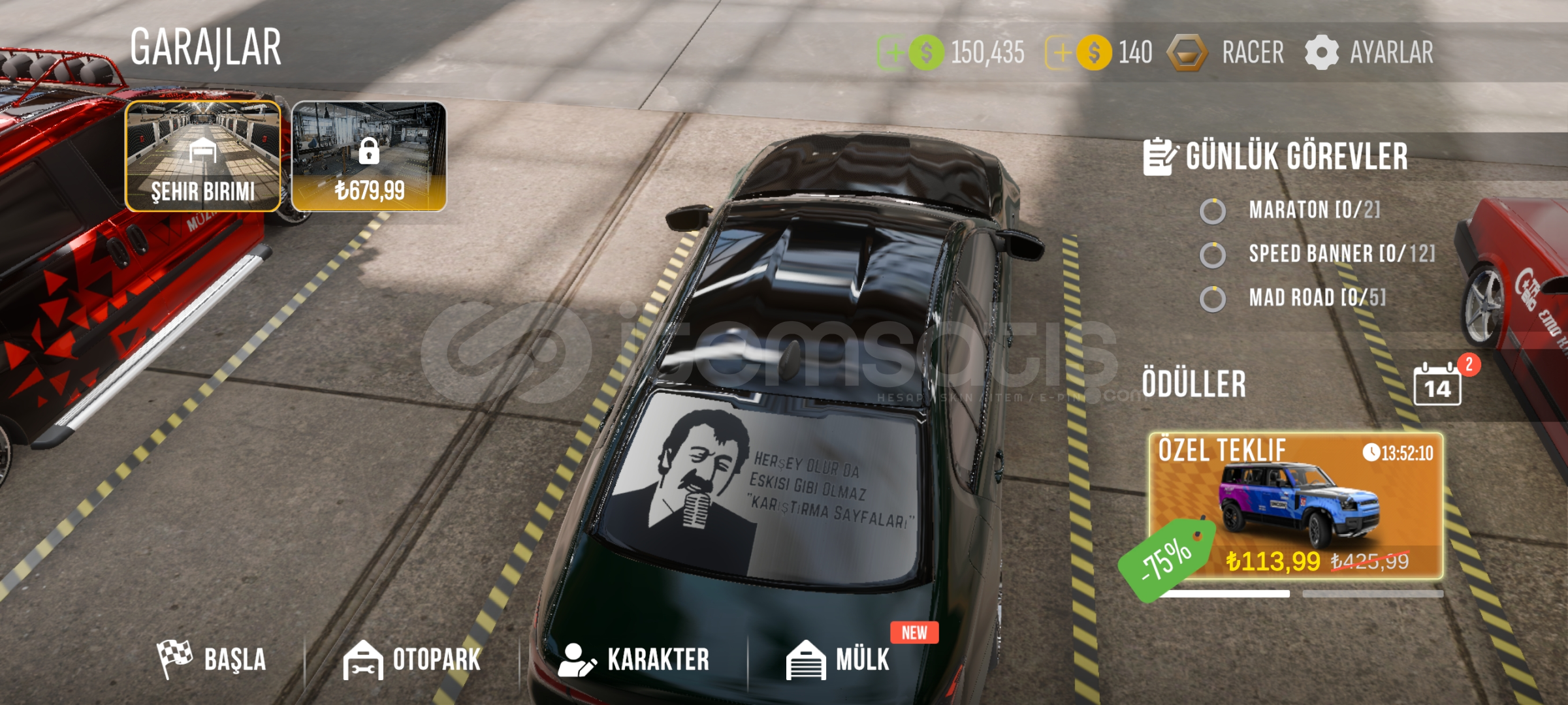Open the Otopark car park menu

(413, 659)
